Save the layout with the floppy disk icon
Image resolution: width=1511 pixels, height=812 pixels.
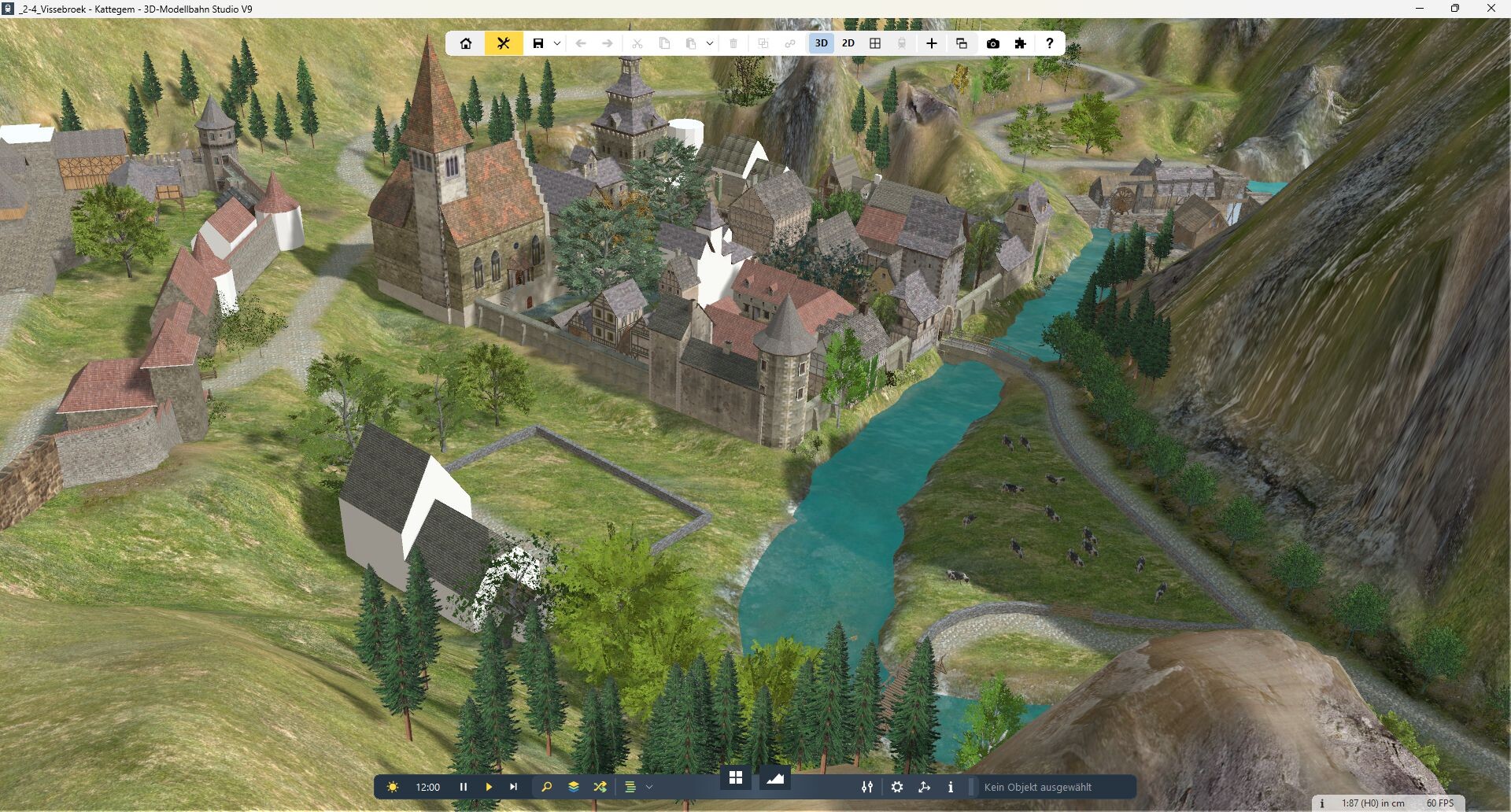(x=538, y=43)
